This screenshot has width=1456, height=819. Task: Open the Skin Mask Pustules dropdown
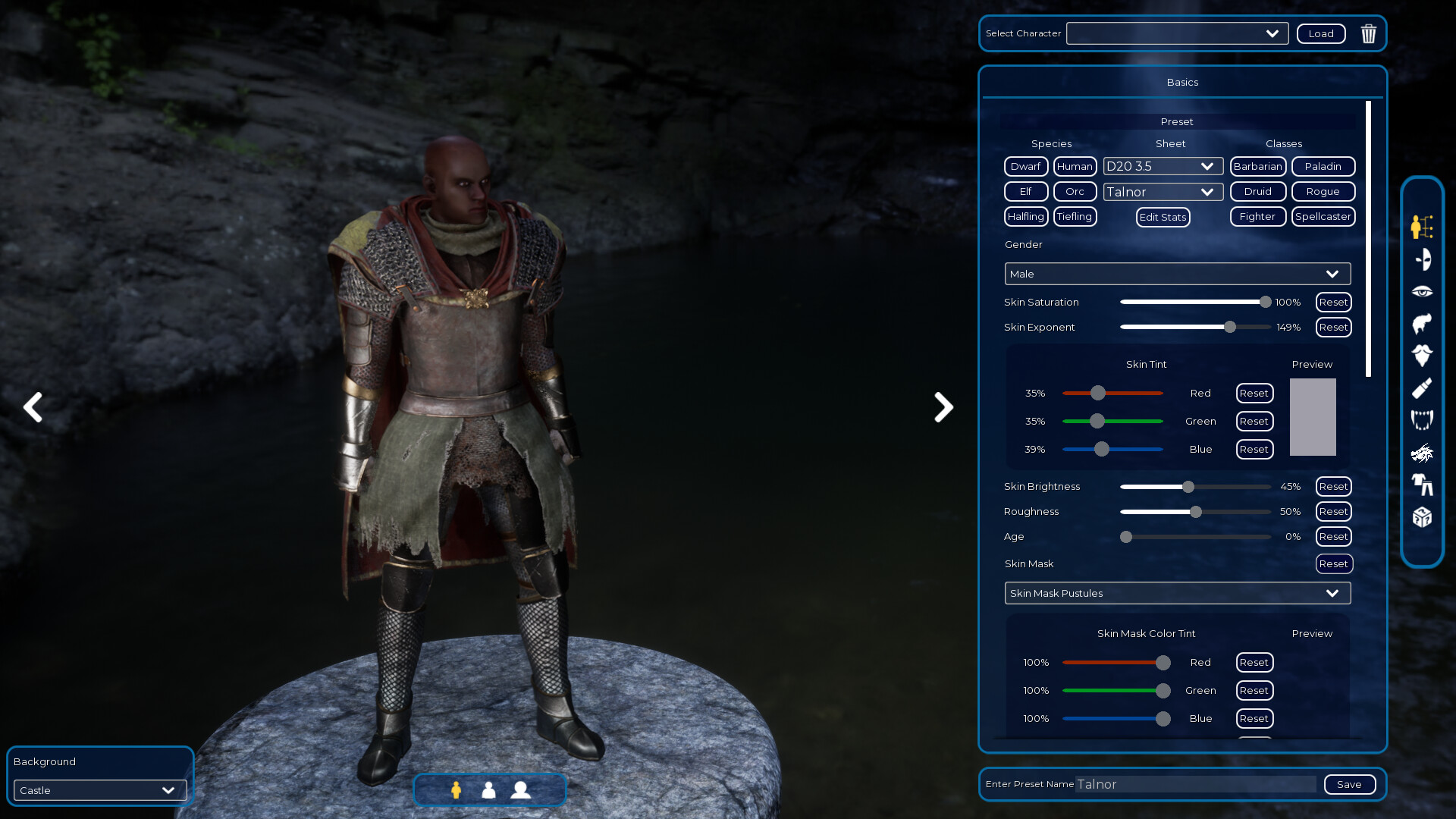(1176, 593)
